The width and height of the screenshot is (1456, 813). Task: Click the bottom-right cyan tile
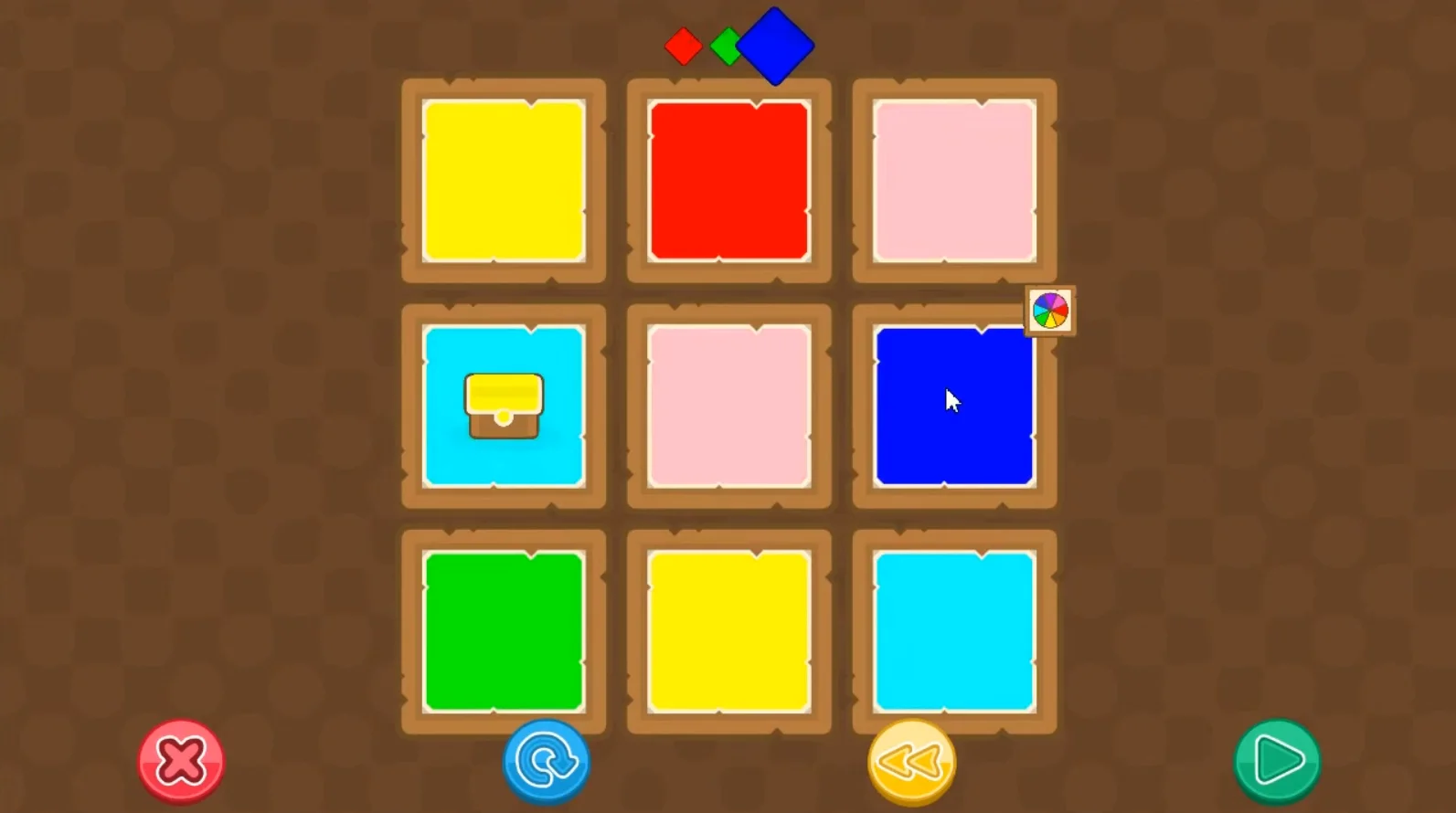coord(952,630)
